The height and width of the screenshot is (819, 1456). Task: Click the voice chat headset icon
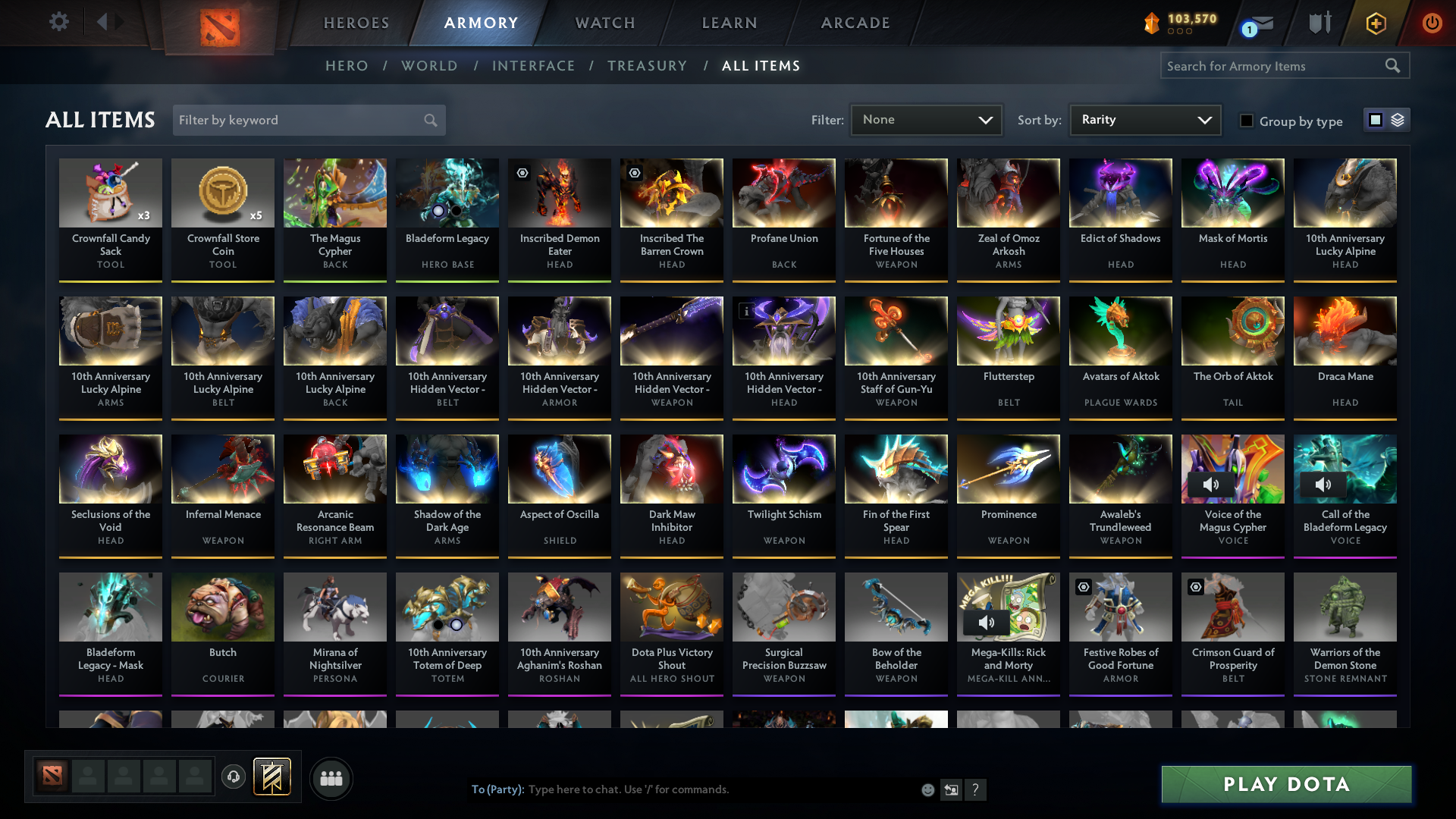[x=234, y=778]
